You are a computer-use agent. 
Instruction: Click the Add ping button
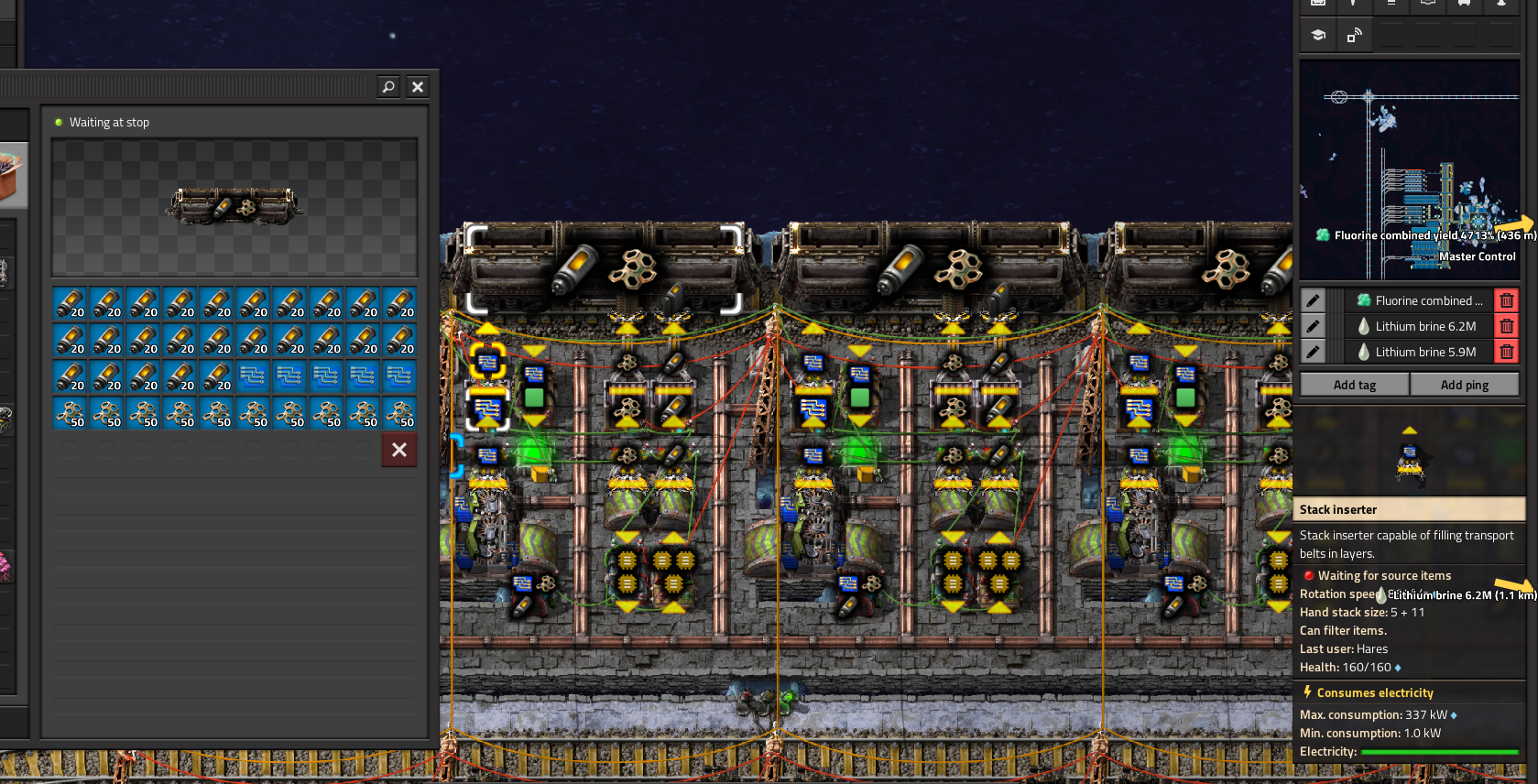[x=1464, y=385]
